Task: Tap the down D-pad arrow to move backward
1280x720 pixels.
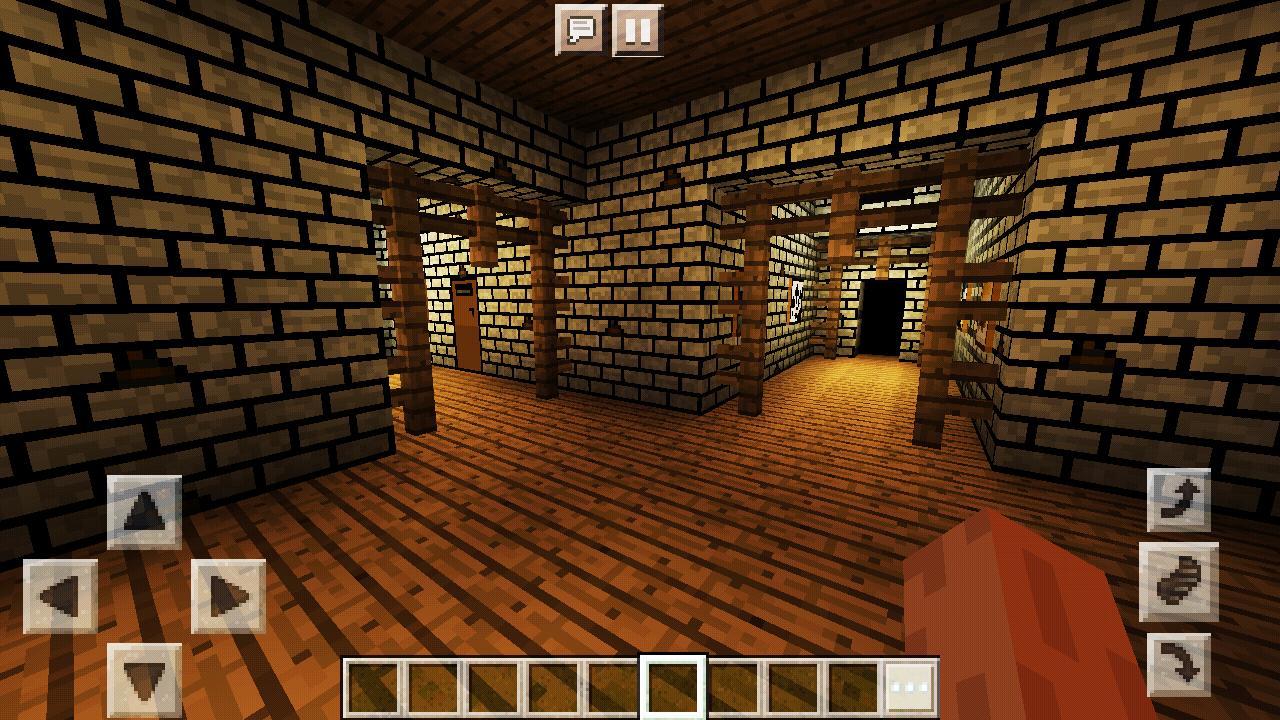Action: click(143, 677)
